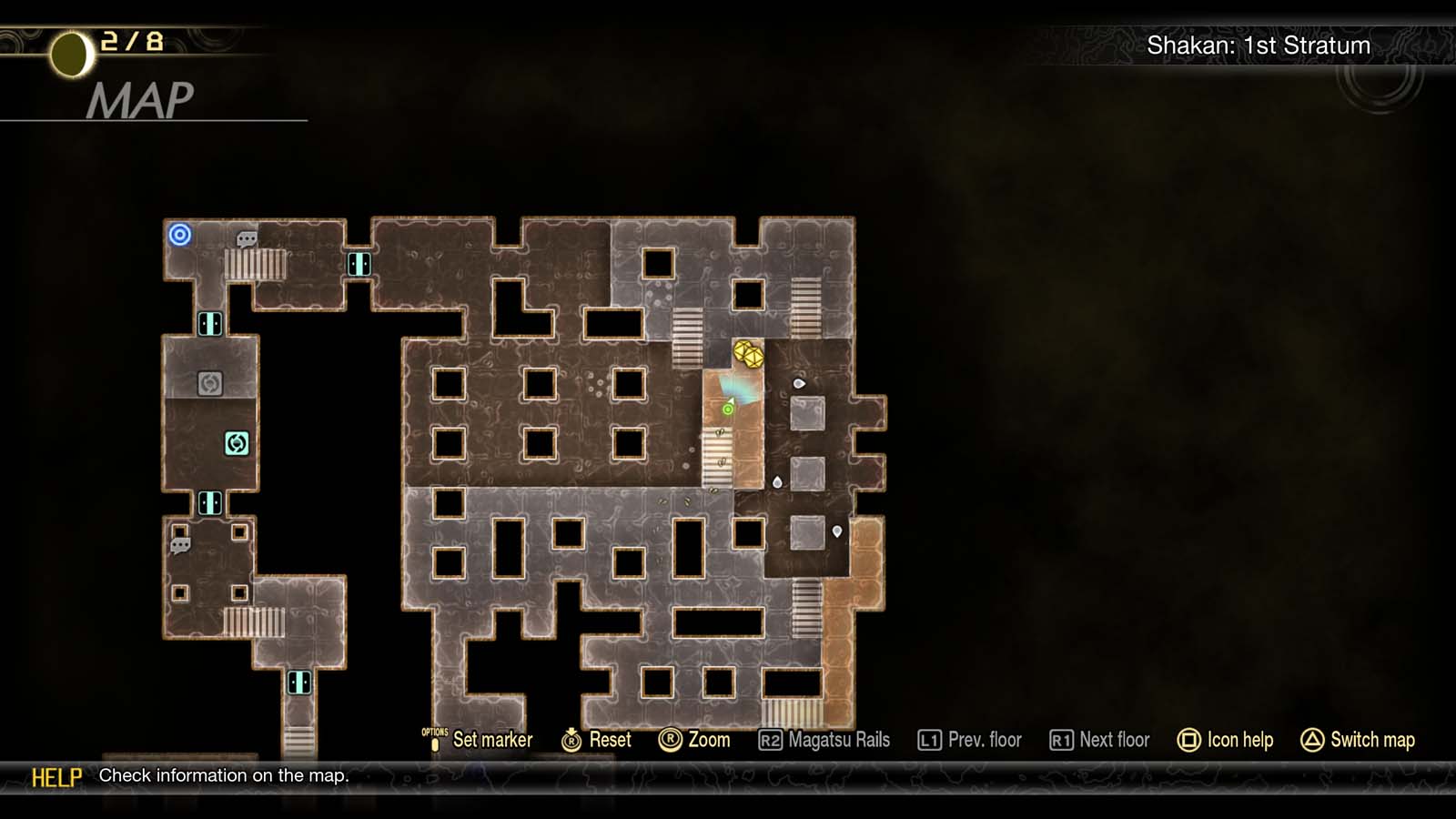Reset the map view
Viewport: 1456px width, 819px height.
tap(596, 740)
